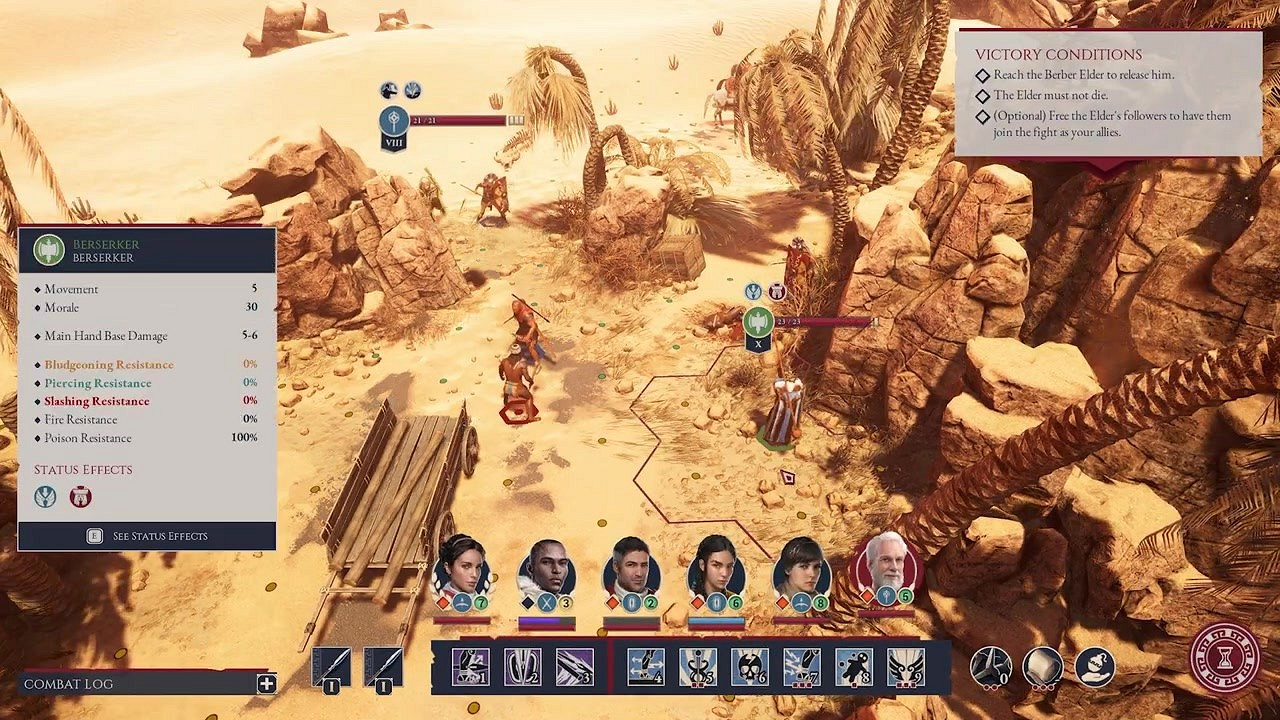The height and width of the screenshot is (720, 1280).
Task: End the turn with the hourglass button
Action: [x=1224, y=657]
